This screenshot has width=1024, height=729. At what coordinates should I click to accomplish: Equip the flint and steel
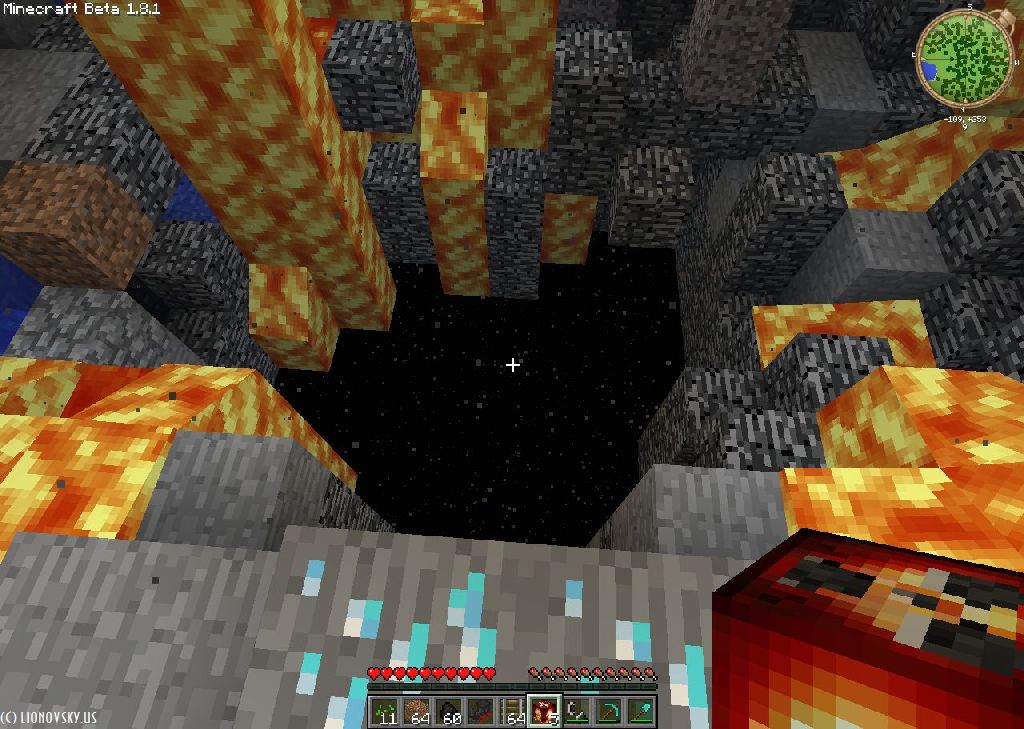tap(576, 711)
